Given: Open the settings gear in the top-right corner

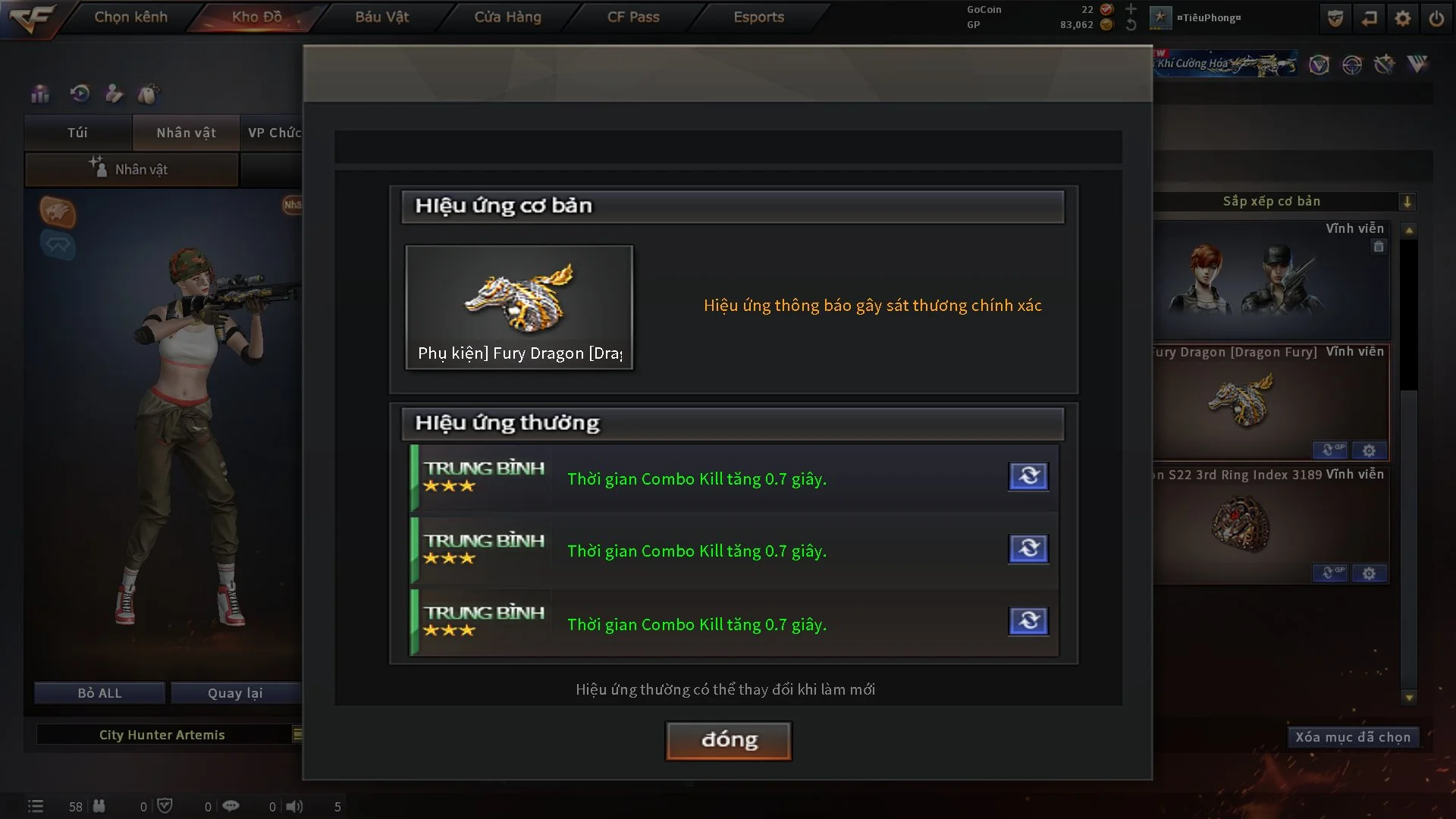Looking at the screenshot, I should pos(1403,17).
